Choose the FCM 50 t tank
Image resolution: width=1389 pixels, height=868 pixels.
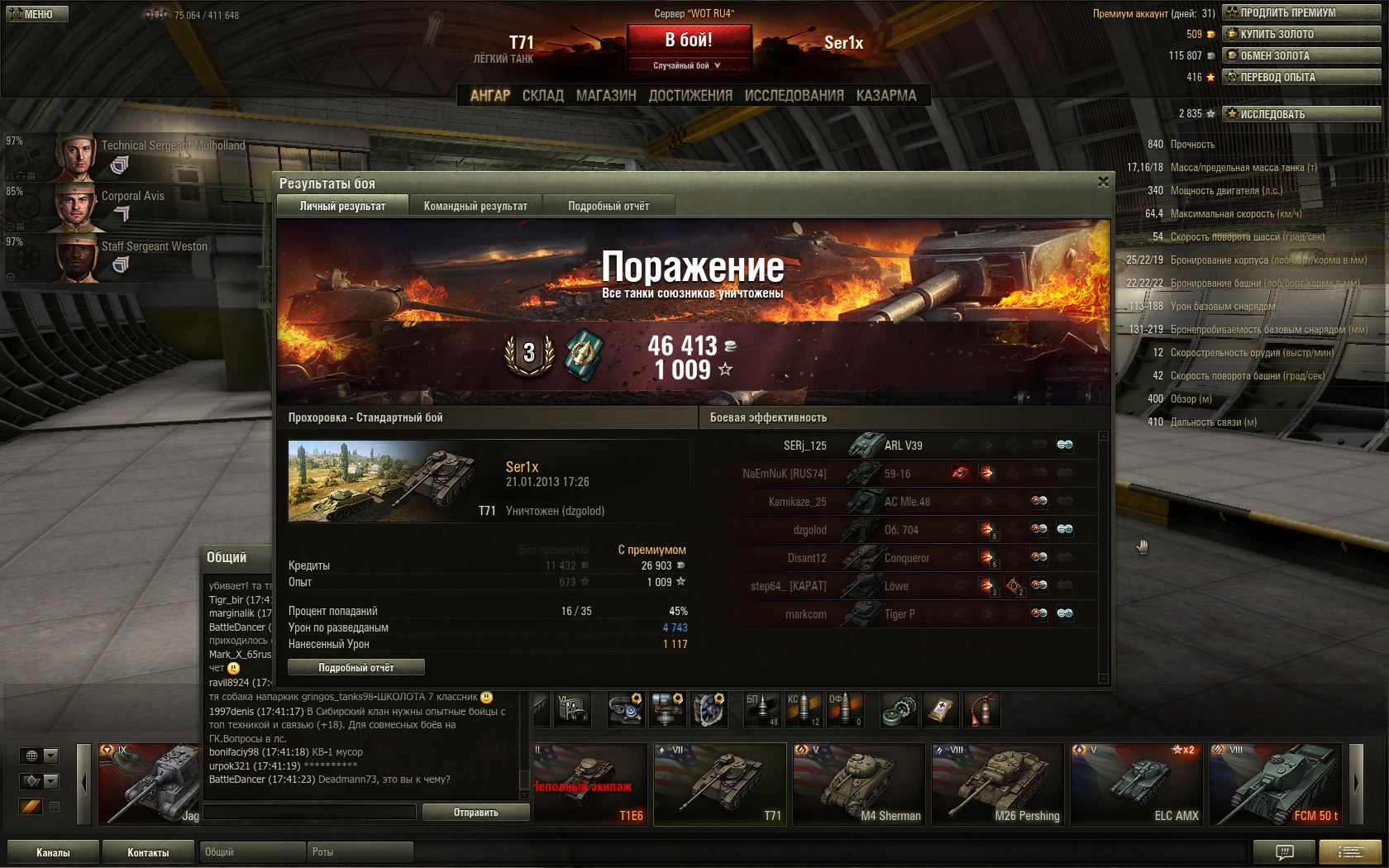[x=1275, y=784]
